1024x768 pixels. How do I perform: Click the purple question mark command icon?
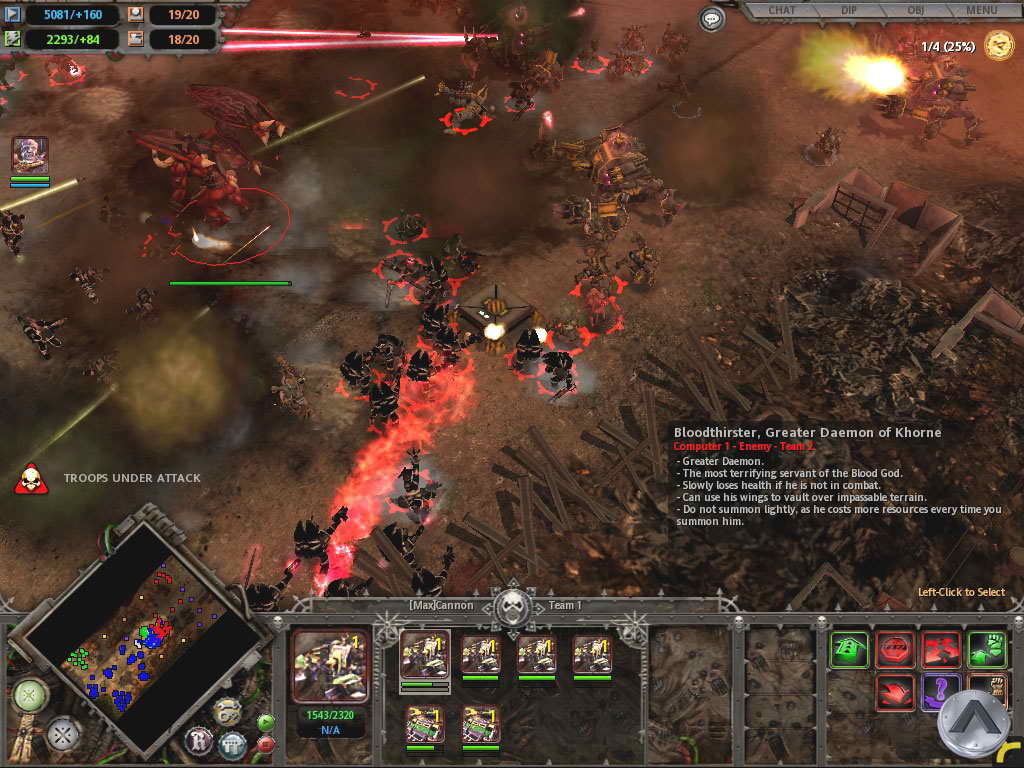pyautogui.click(x=941, y=692)
